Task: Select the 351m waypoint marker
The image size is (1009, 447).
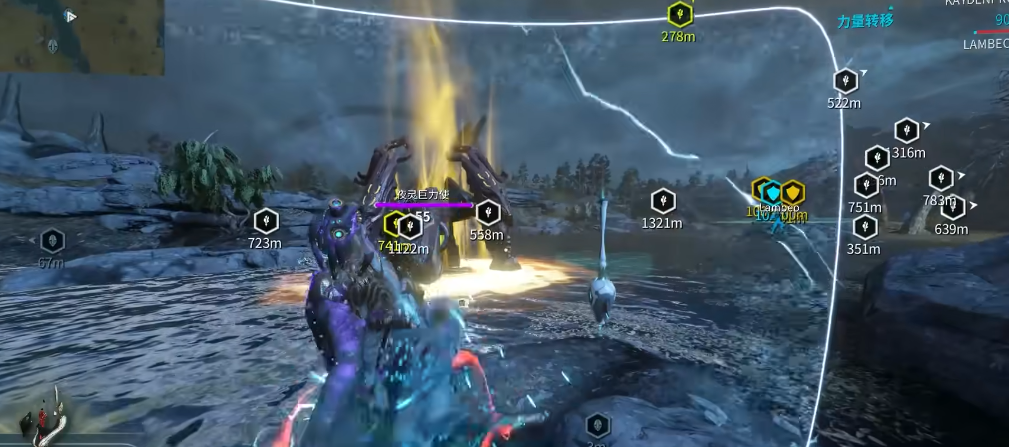Action: pyautogui.click(x=864, y=227)
